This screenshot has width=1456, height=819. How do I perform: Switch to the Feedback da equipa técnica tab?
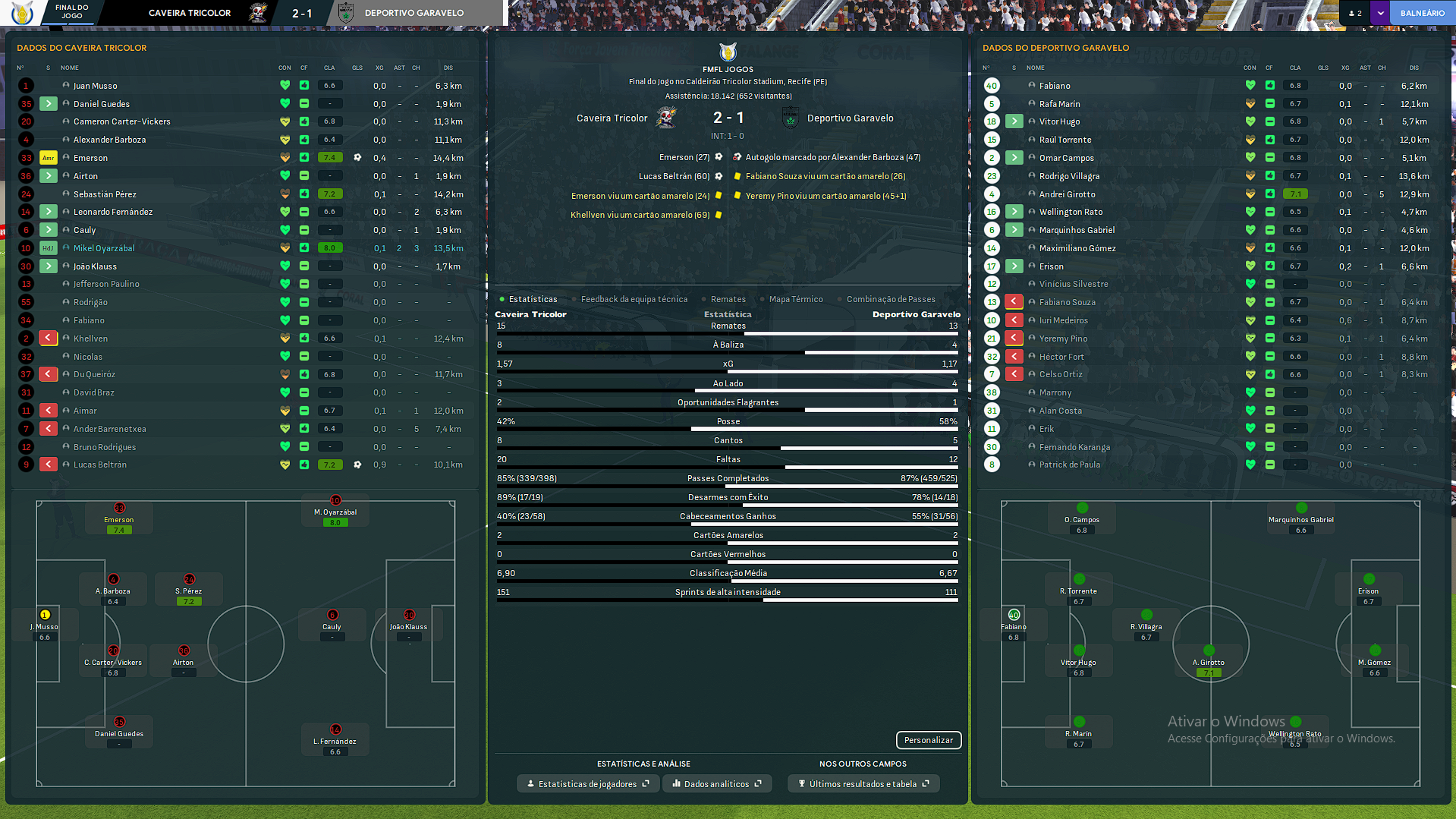[x=634, y=299]
